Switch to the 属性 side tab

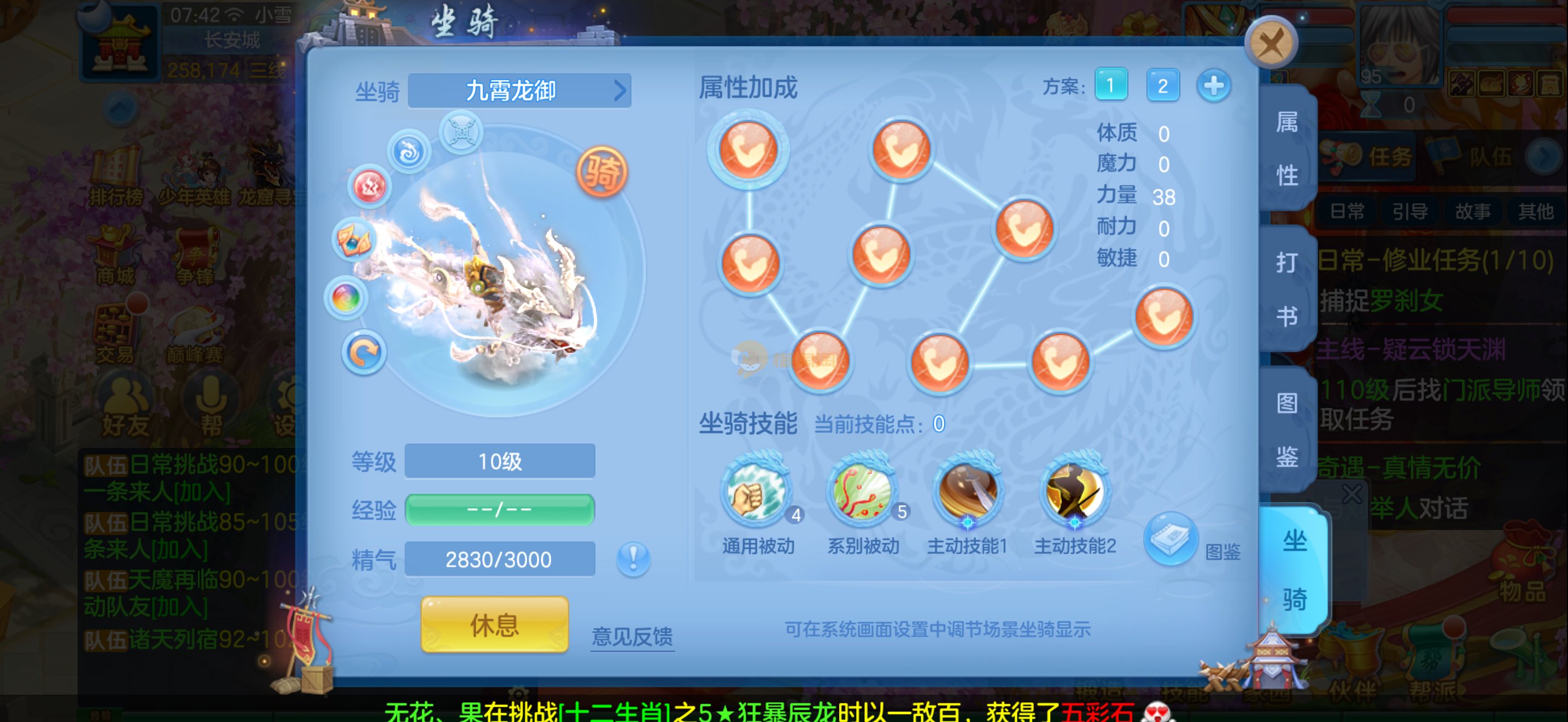tap(1287, 149)
